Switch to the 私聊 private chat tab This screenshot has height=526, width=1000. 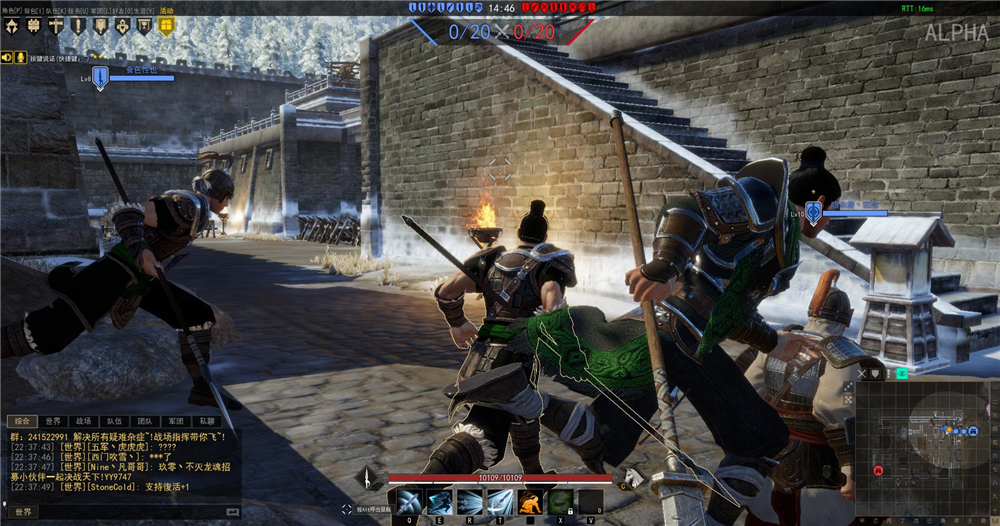coord(206,421)
